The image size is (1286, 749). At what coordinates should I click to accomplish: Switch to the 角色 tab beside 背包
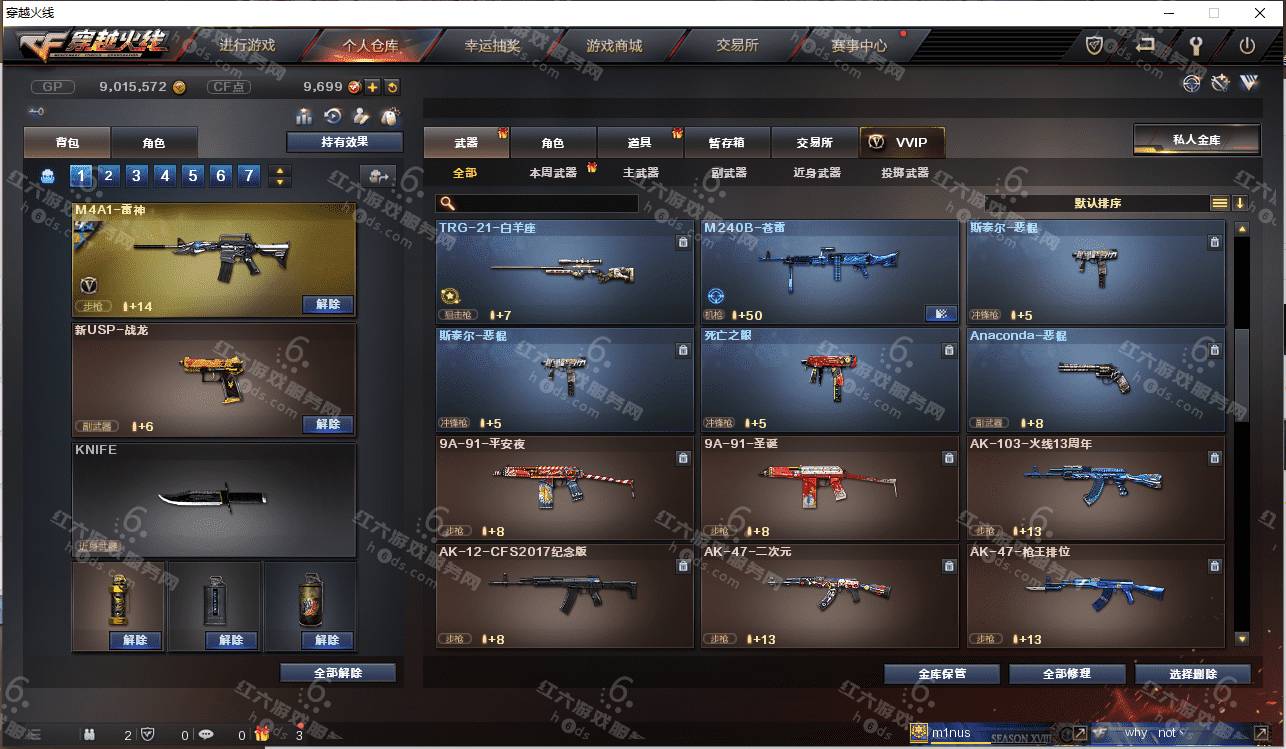click(x=153, y=143)
